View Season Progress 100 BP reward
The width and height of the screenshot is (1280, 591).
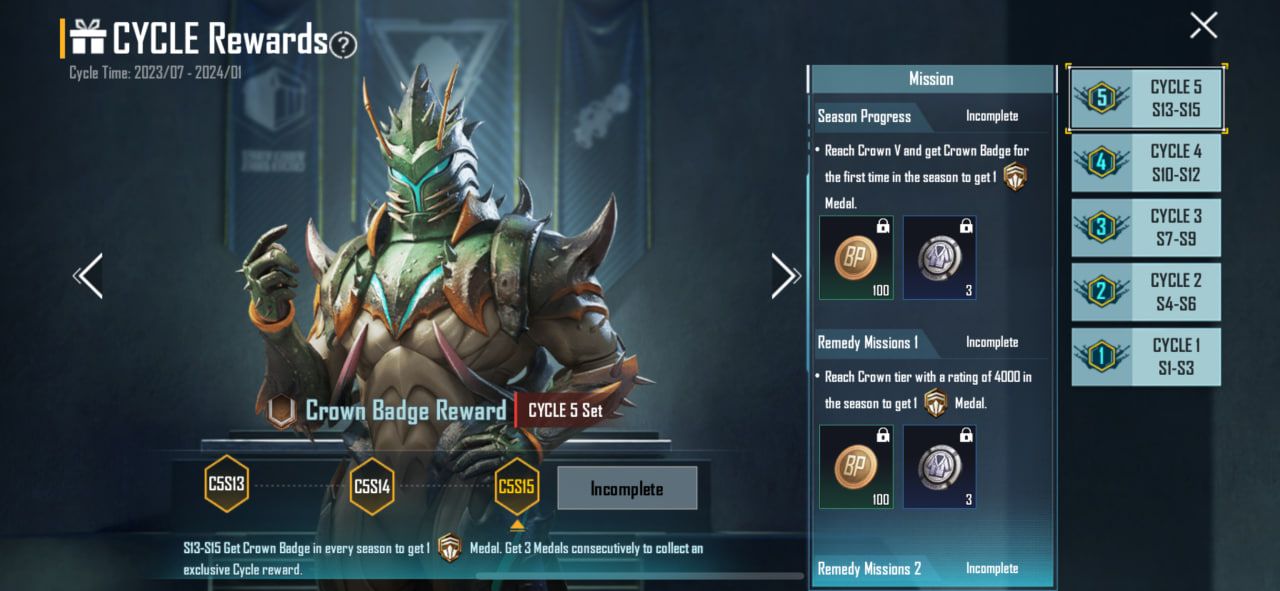pyautogui.click(x=856, y=258)
